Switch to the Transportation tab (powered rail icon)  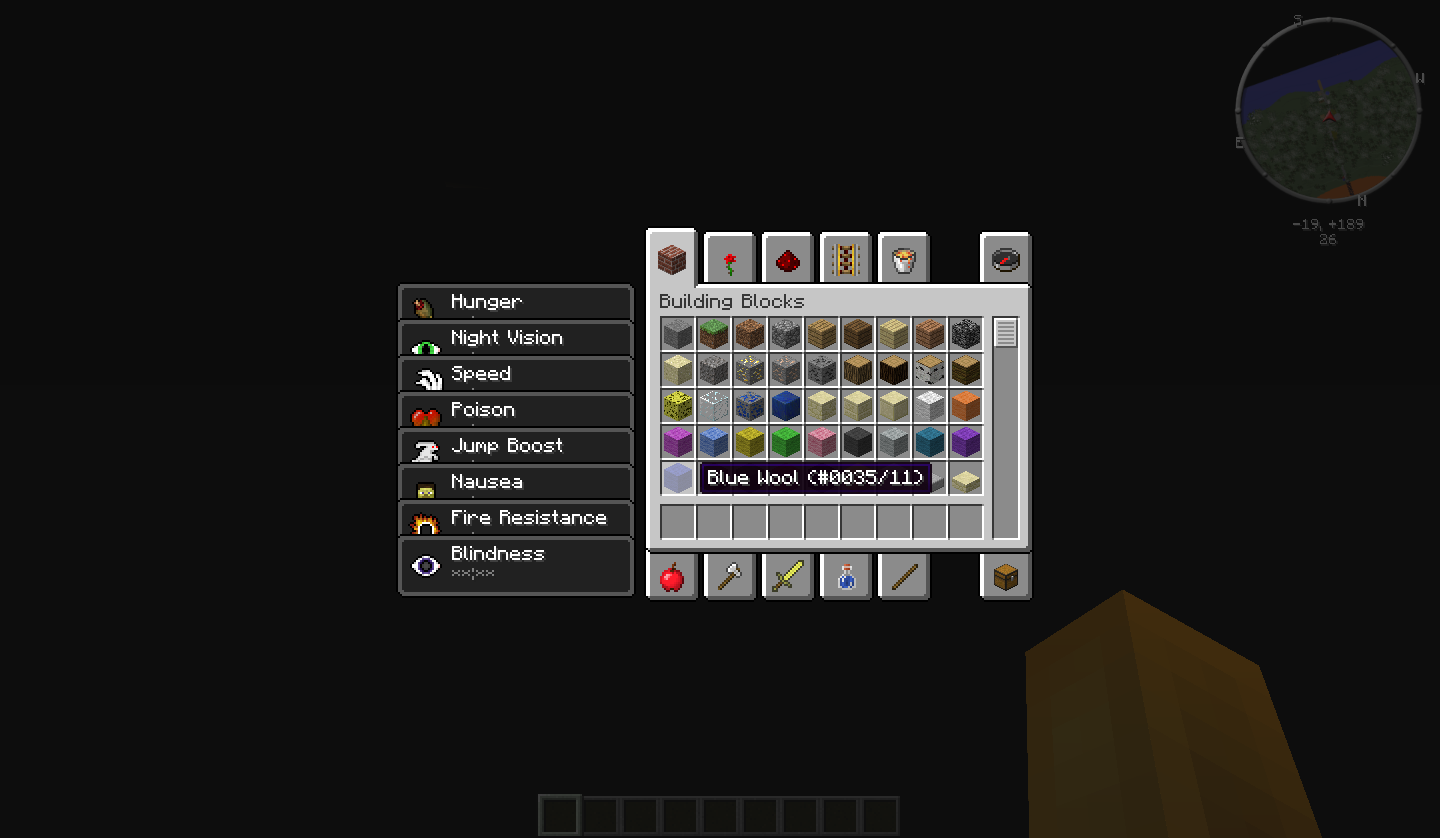845,258
